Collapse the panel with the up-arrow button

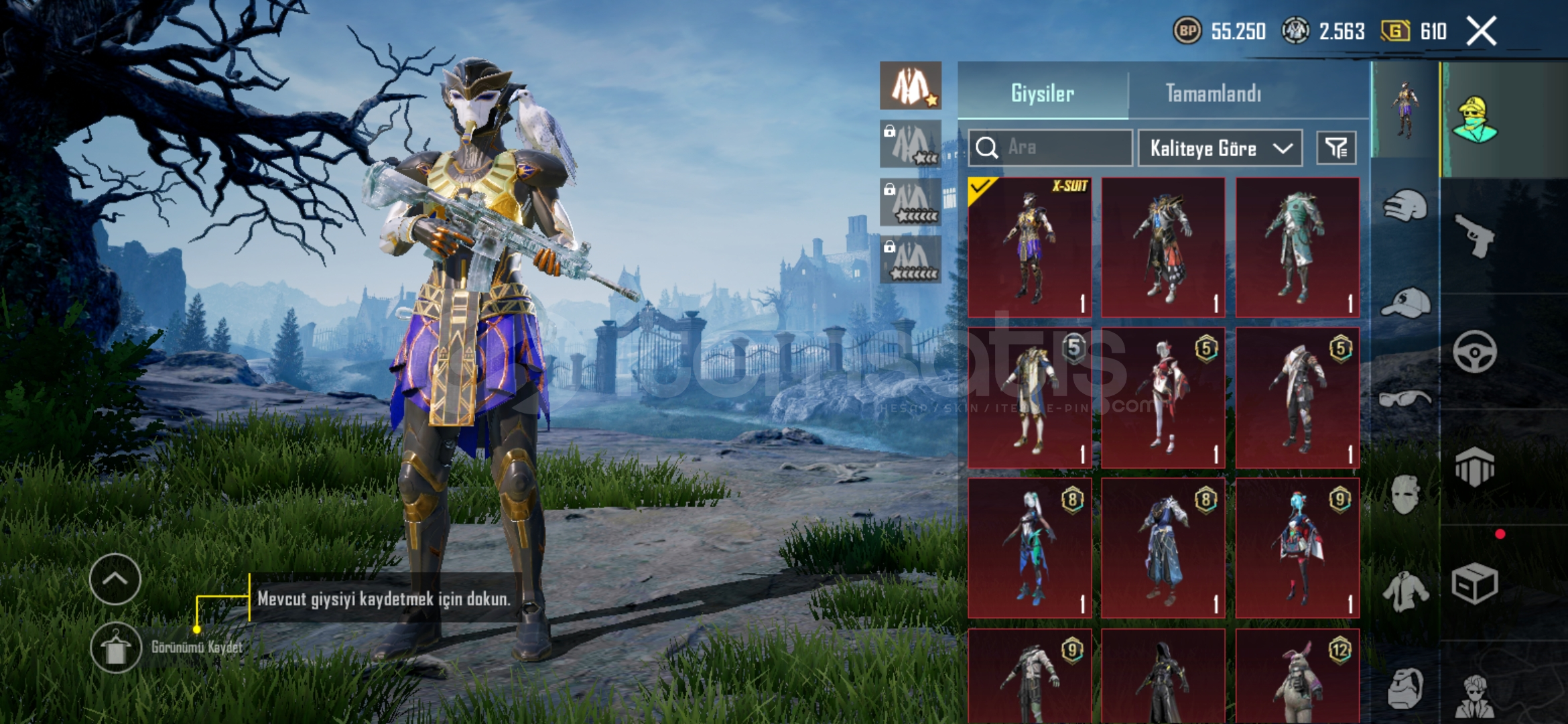[115, 579]
